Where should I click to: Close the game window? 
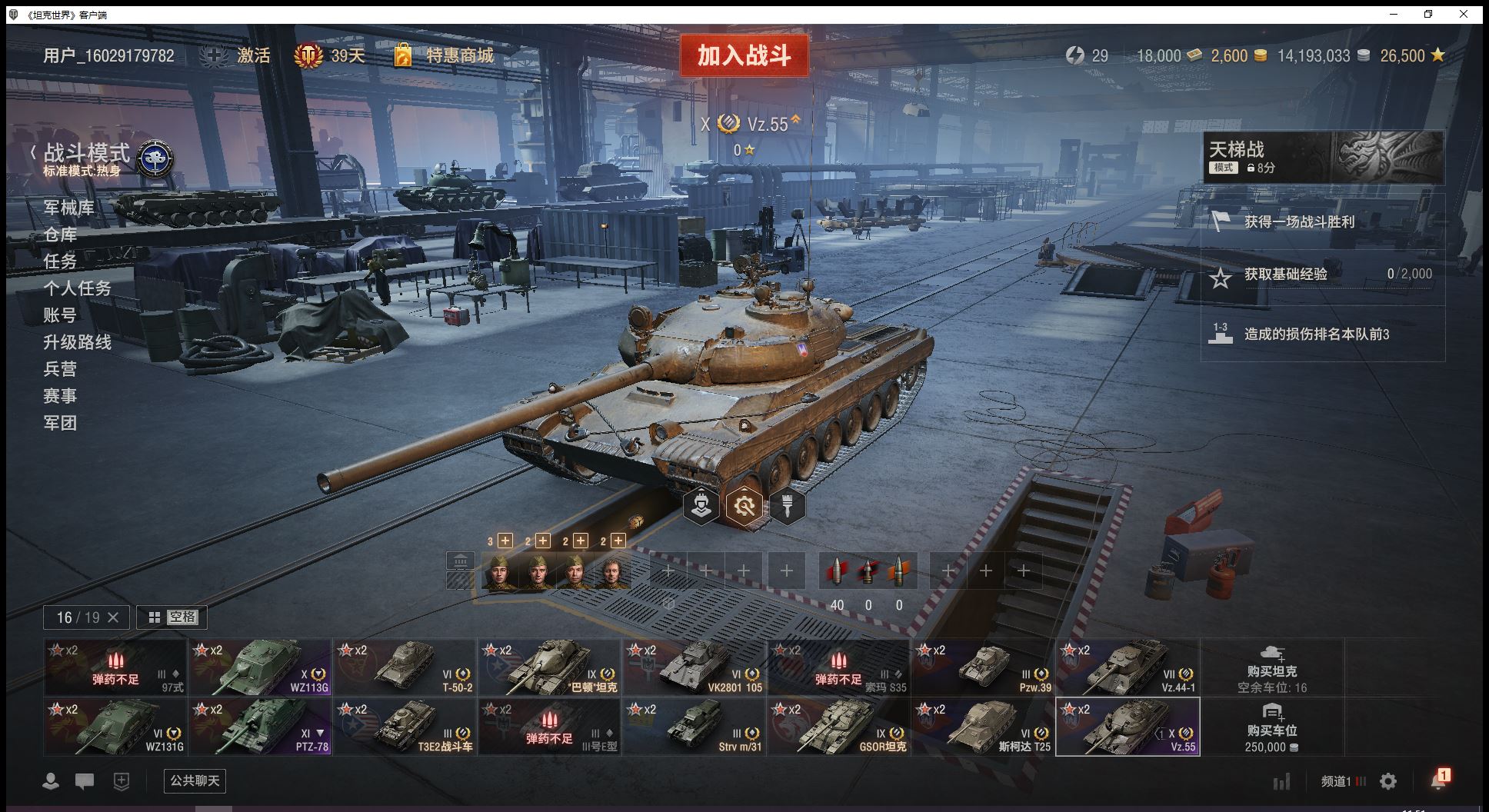pos(1464,14)
